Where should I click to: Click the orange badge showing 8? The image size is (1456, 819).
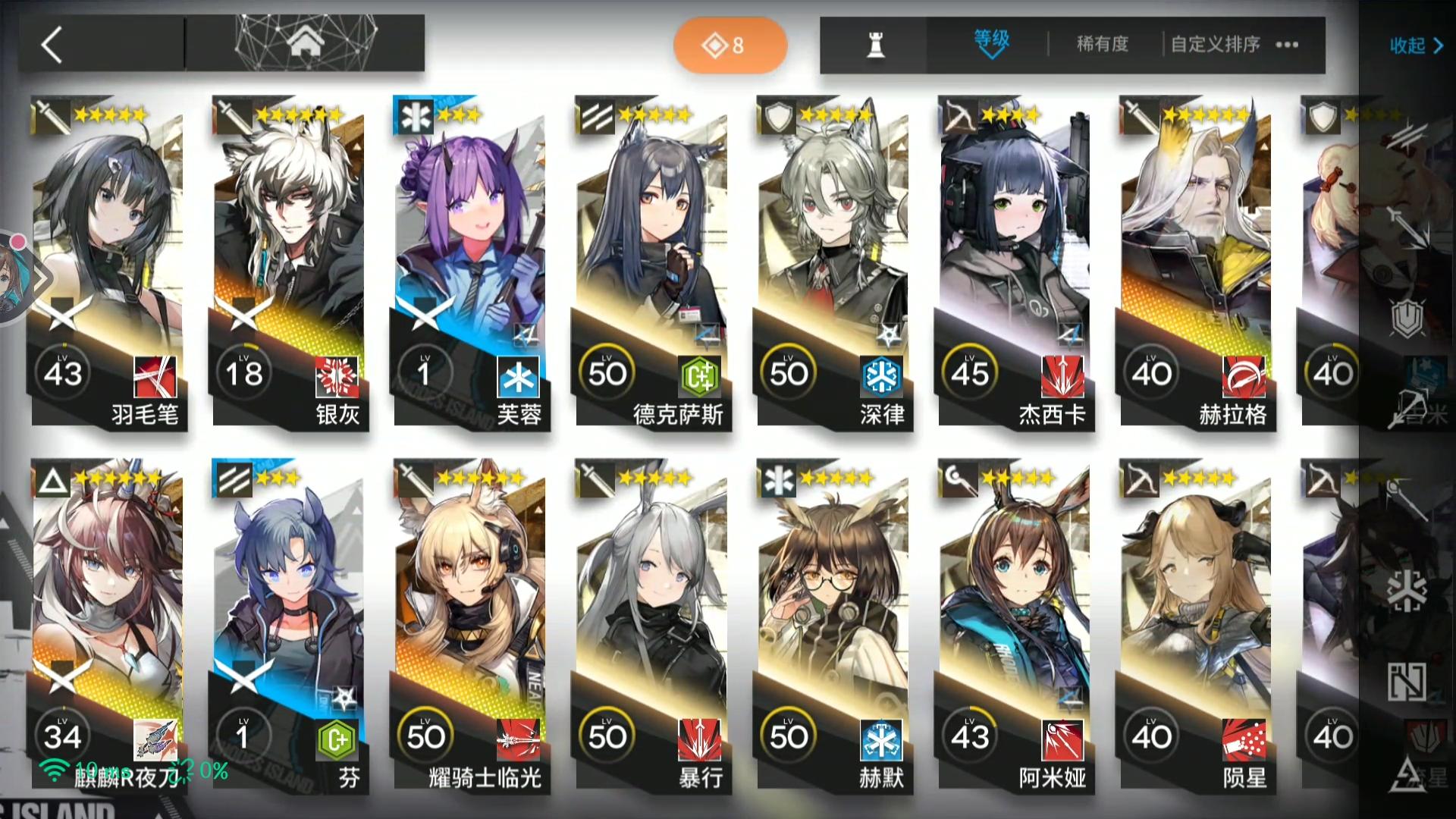click(730, 45)
